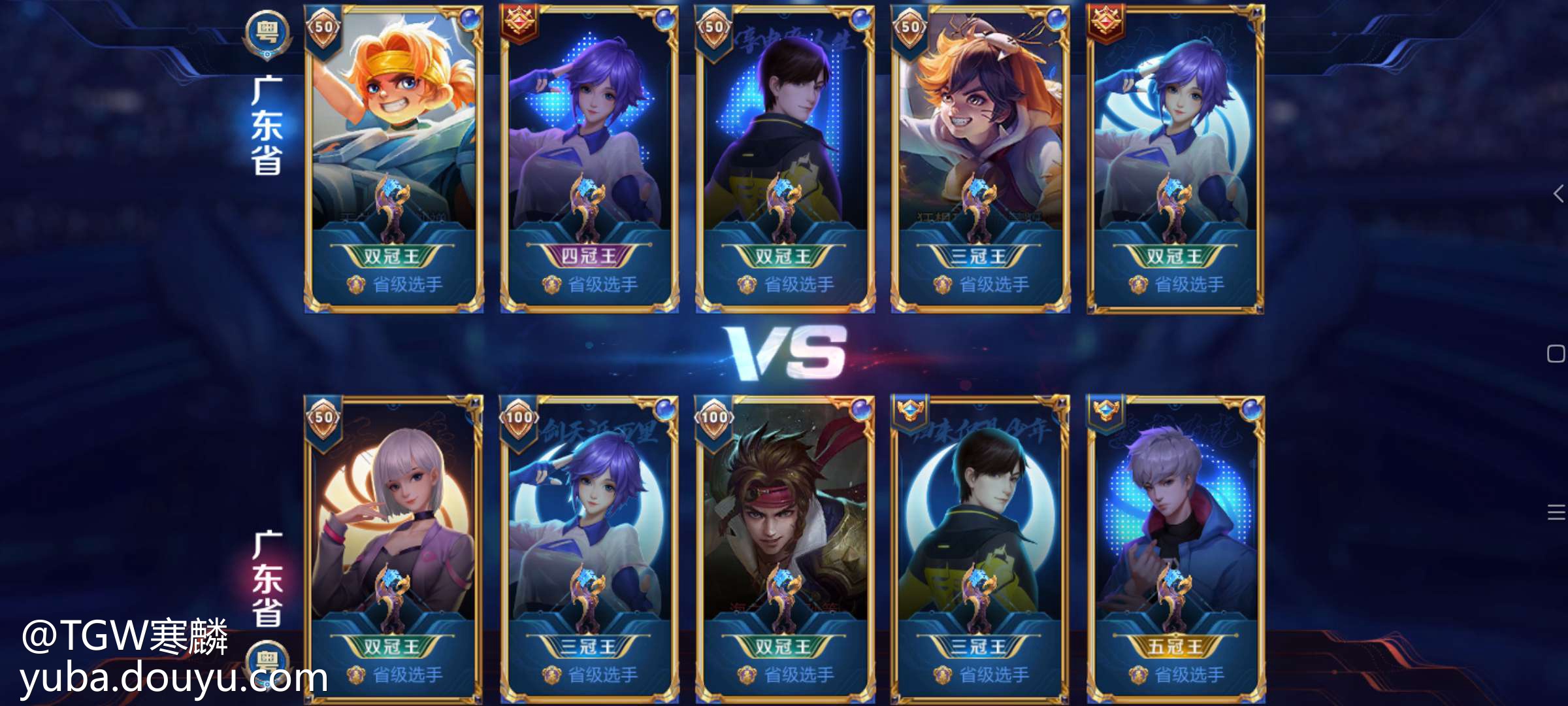Tap the red-headband warrior player card
Screen dimensions: 1568x706
click(x=785, y=548)
